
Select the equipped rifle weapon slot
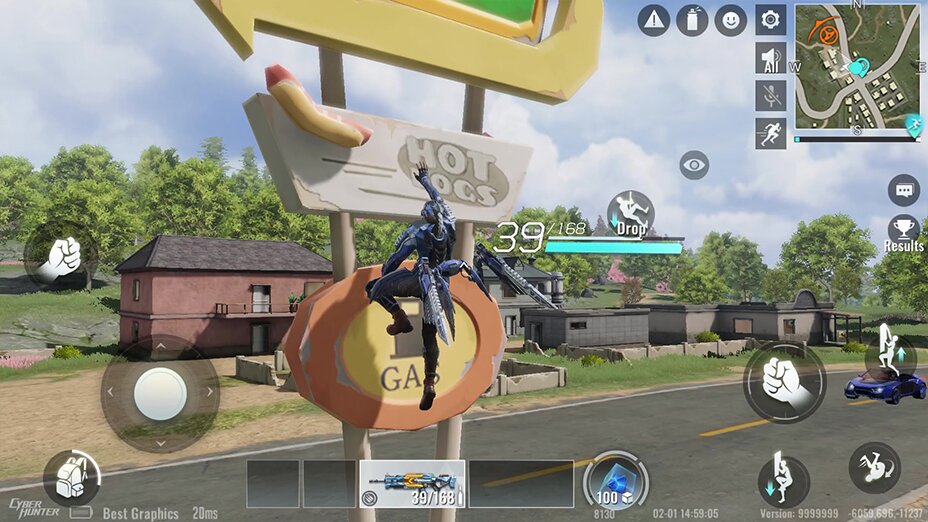412,483
